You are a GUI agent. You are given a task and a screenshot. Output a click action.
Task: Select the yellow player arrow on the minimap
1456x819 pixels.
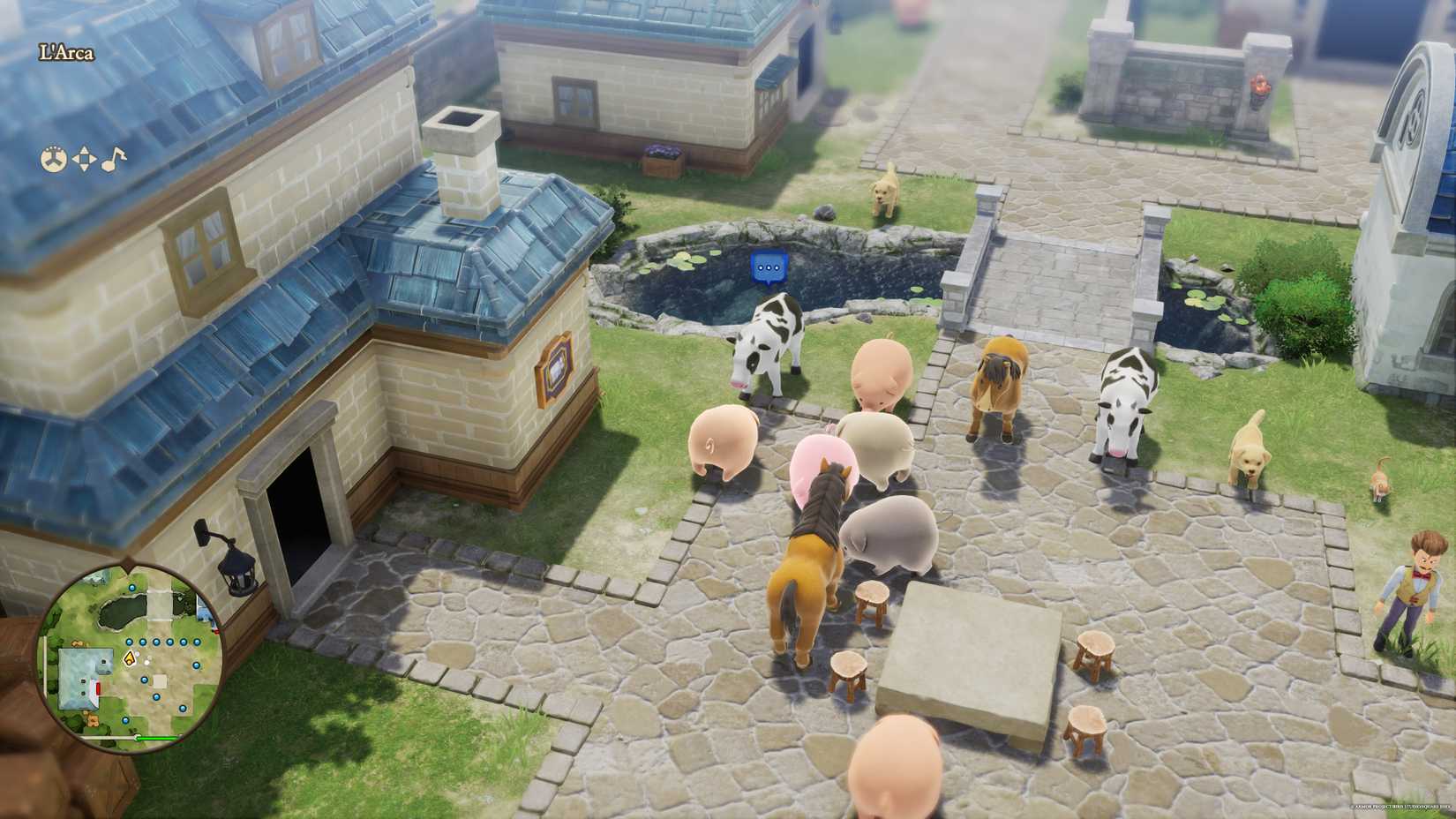click(130, 659)
